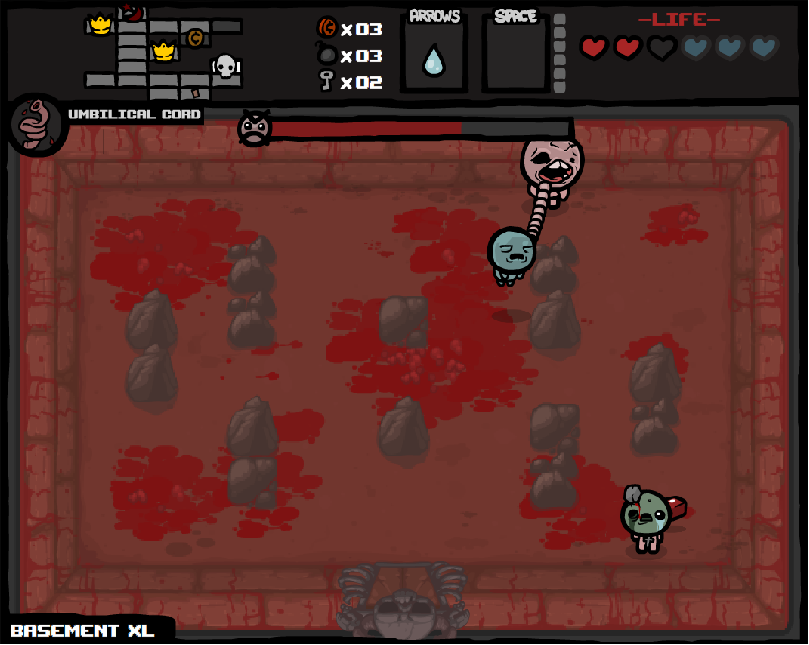Click the floor minimap
The height and width of the screenshot is (645, 809).
point(163,52)
